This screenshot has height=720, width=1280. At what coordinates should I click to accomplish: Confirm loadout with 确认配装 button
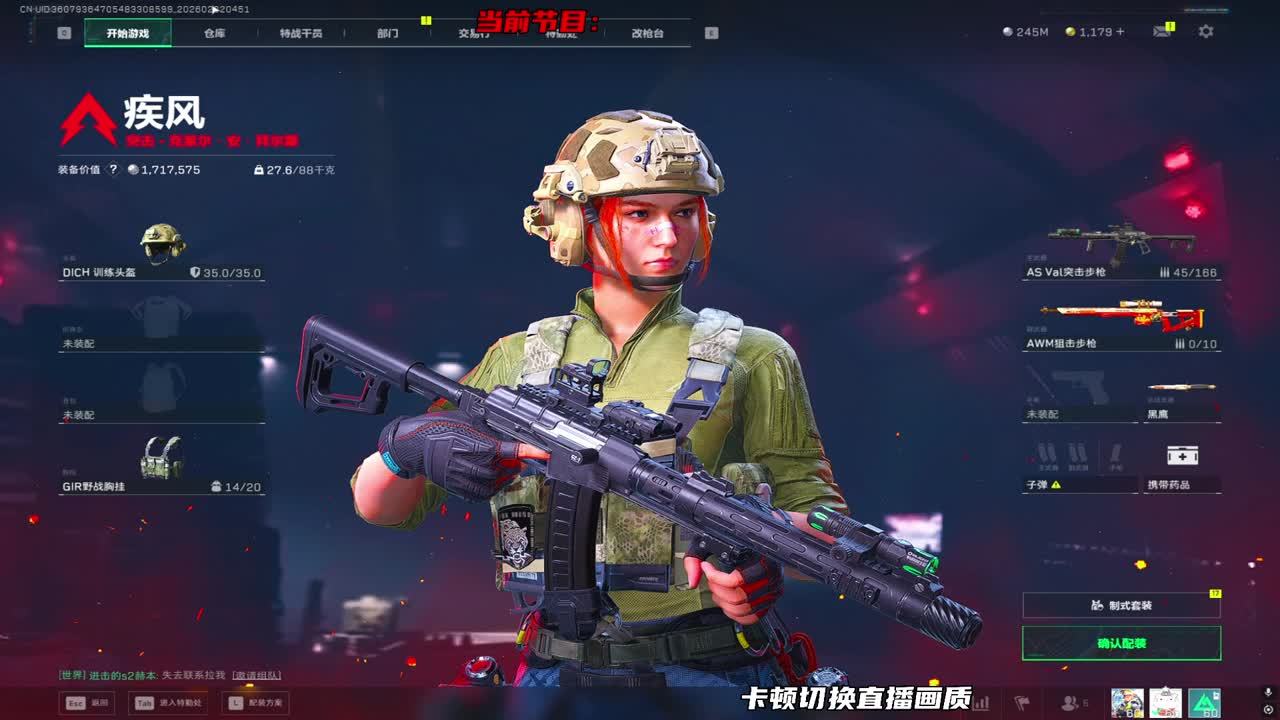pyautogui.click(x=1121, y=643)
